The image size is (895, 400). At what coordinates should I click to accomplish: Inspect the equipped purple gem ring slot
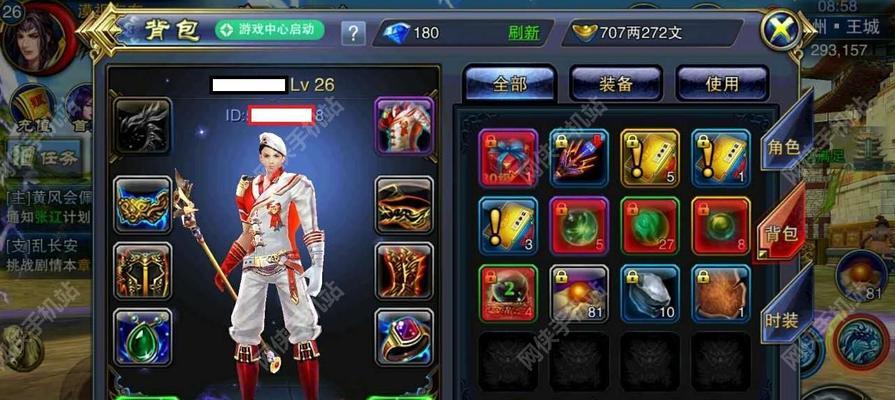coord(404,336)
